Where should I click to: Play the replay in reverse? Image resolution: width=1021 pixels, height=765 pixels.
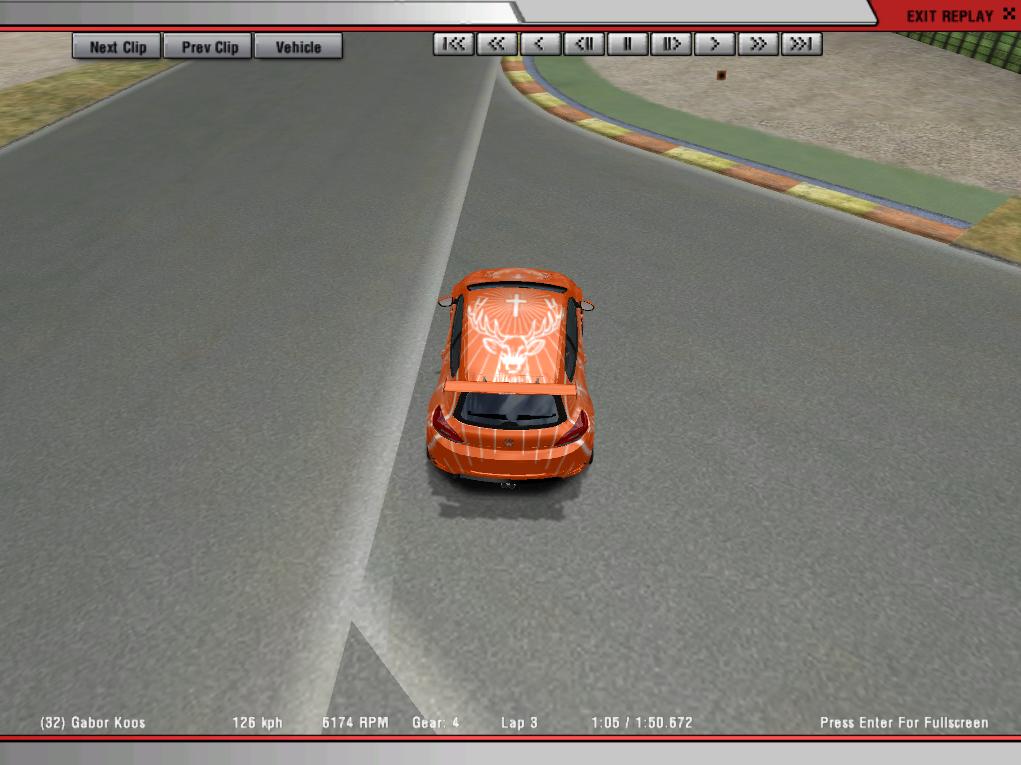pos(540,44)
